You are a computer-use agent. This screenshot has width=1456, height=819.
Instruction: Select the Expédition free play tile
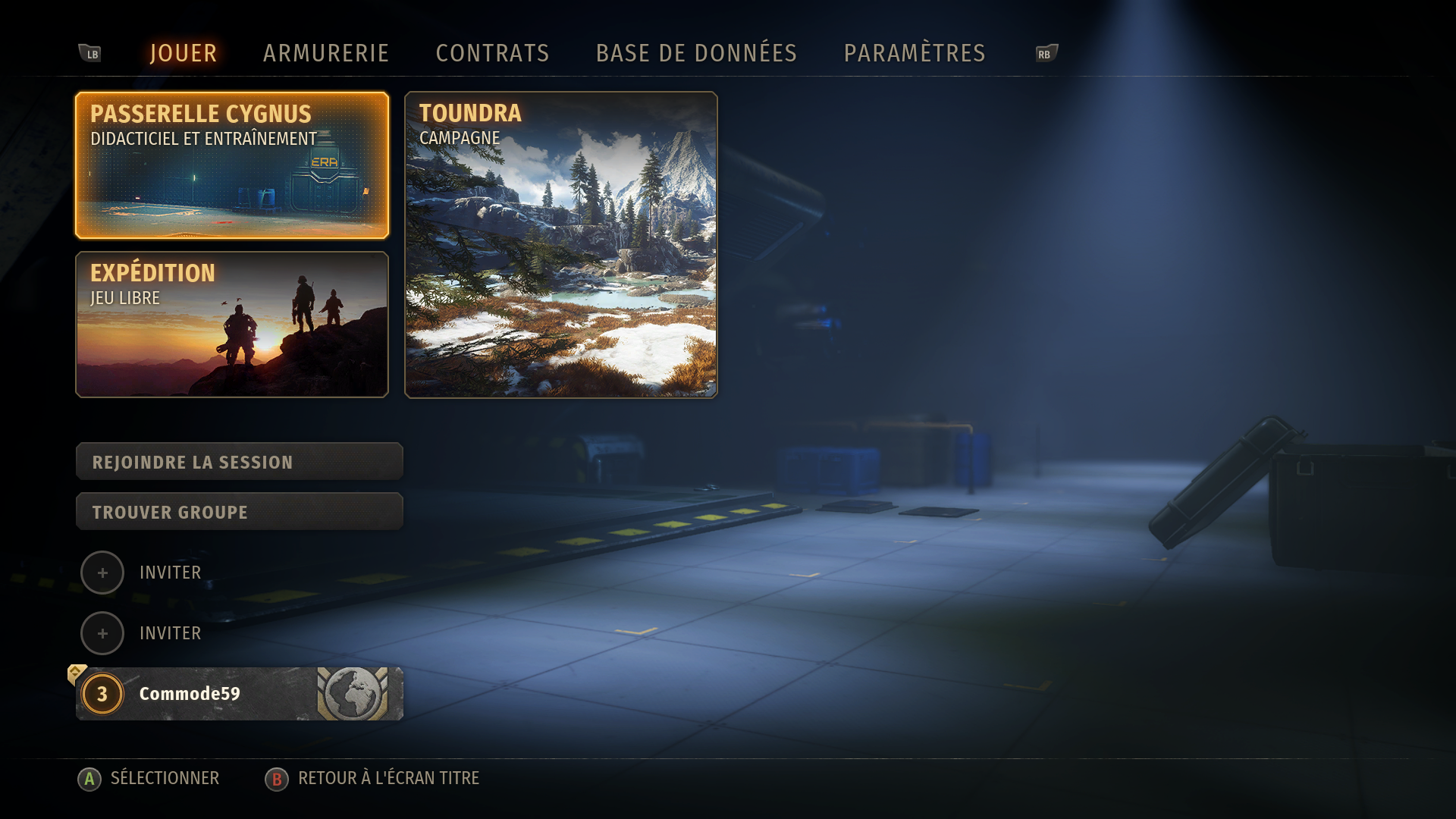click(x=232, y=325)
